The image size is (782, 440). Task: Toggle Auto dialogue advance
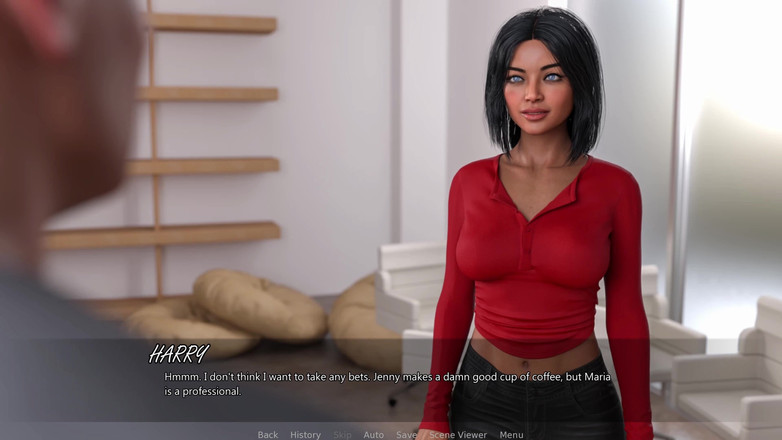(x=373, y=435)
